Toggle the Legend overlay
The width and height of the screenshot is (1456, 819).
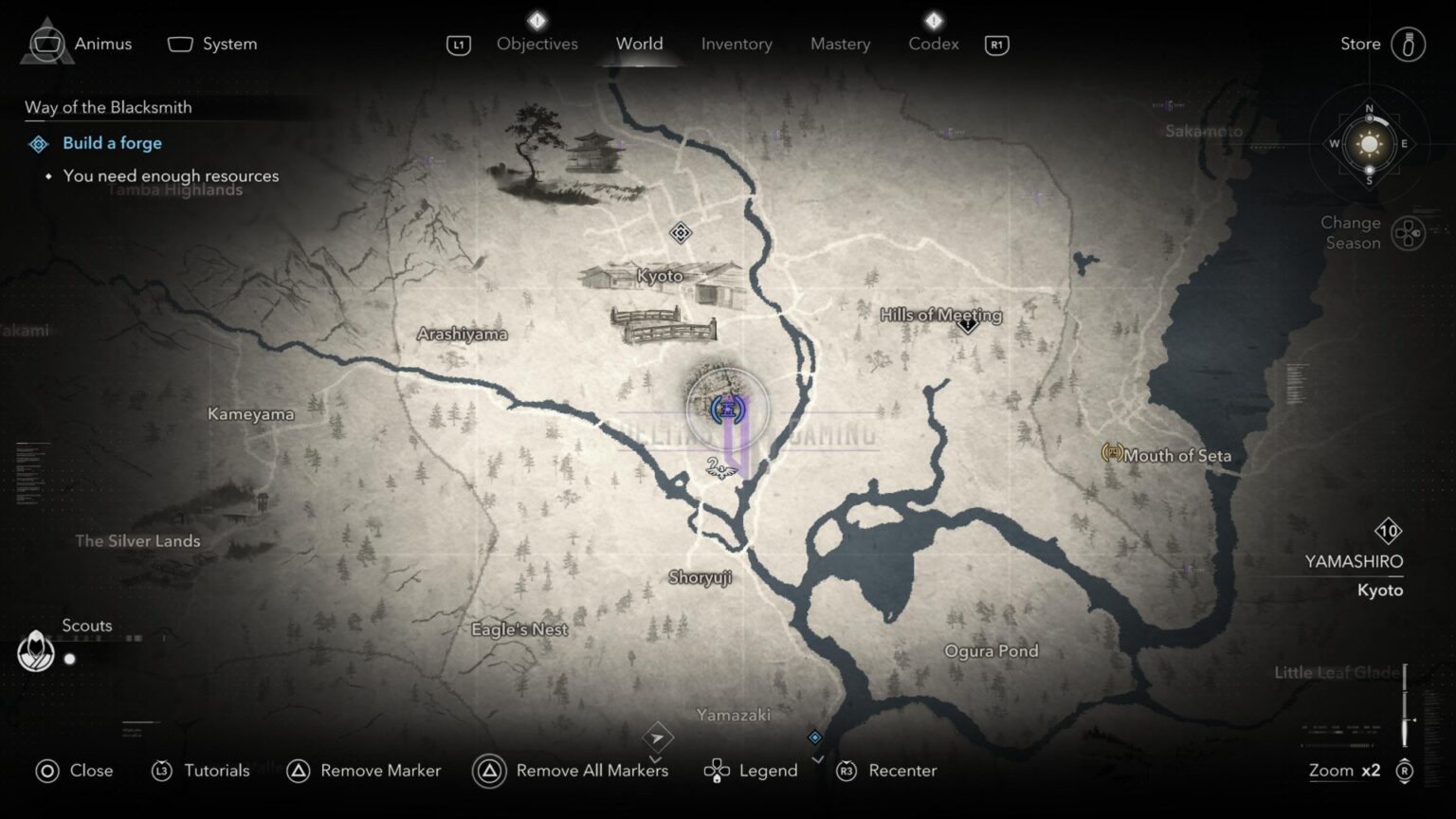point(752,771)
